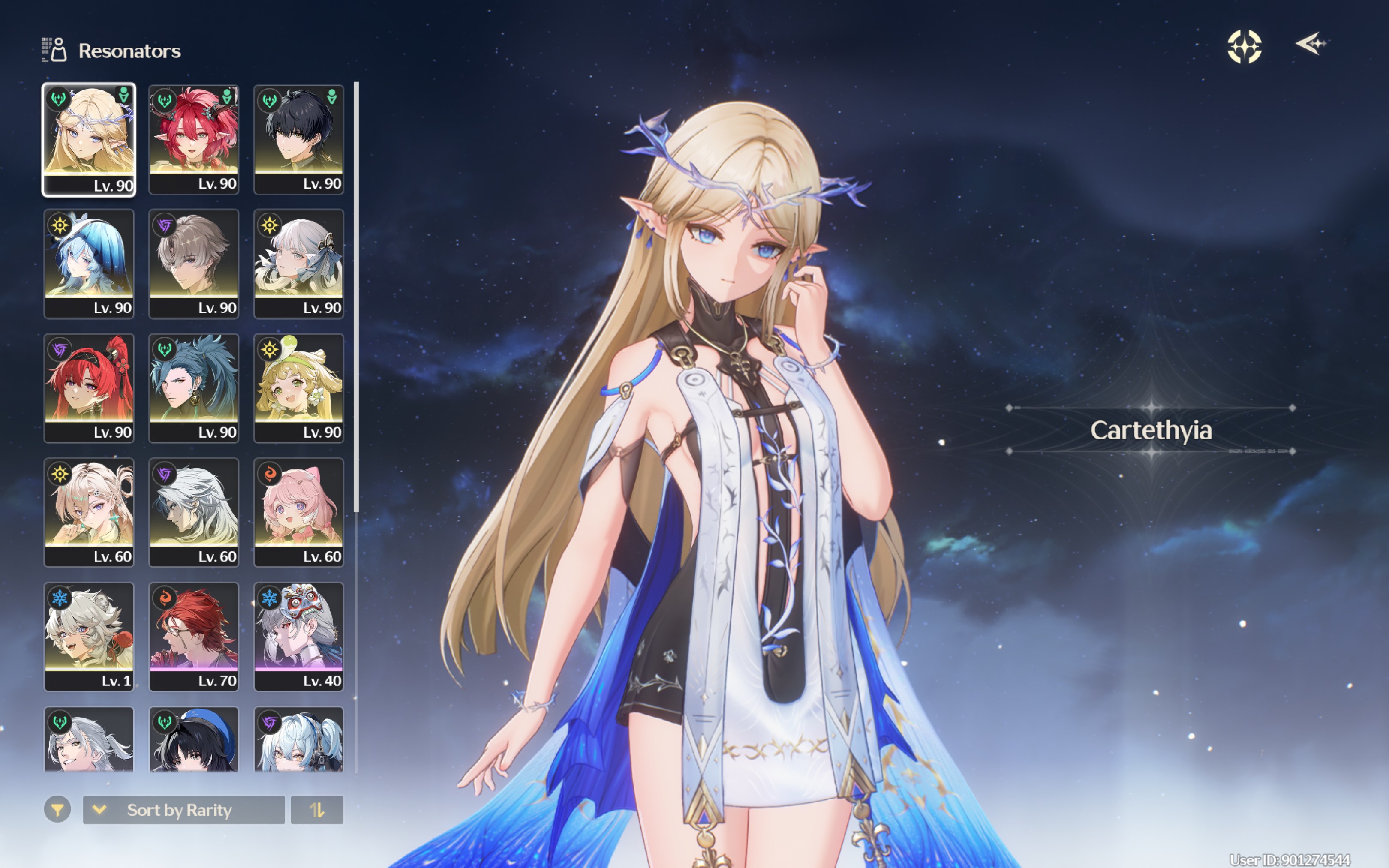This screenshot has width=1389, height=868.
Task: Click the Glacio snowflake icon on Lv. 40 portrait
Action: [269, 597]
